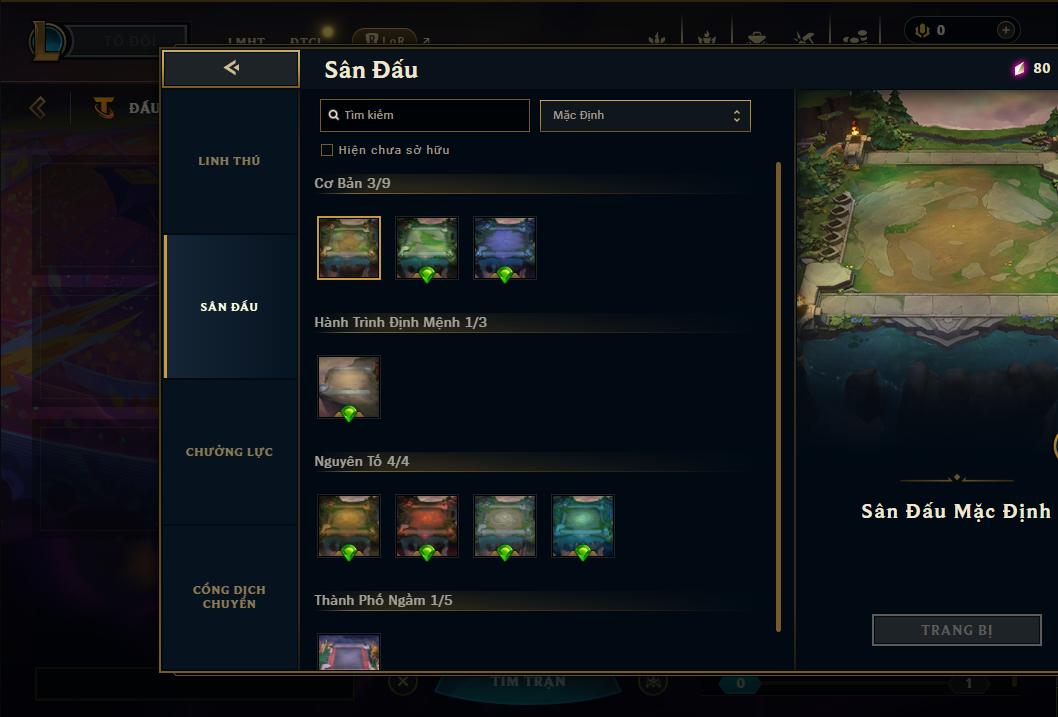This screenshot has height=717, width=1058.
Task: Toggle the Hiện chưa sở hữu checkbox
Action: tap(327, 150)
